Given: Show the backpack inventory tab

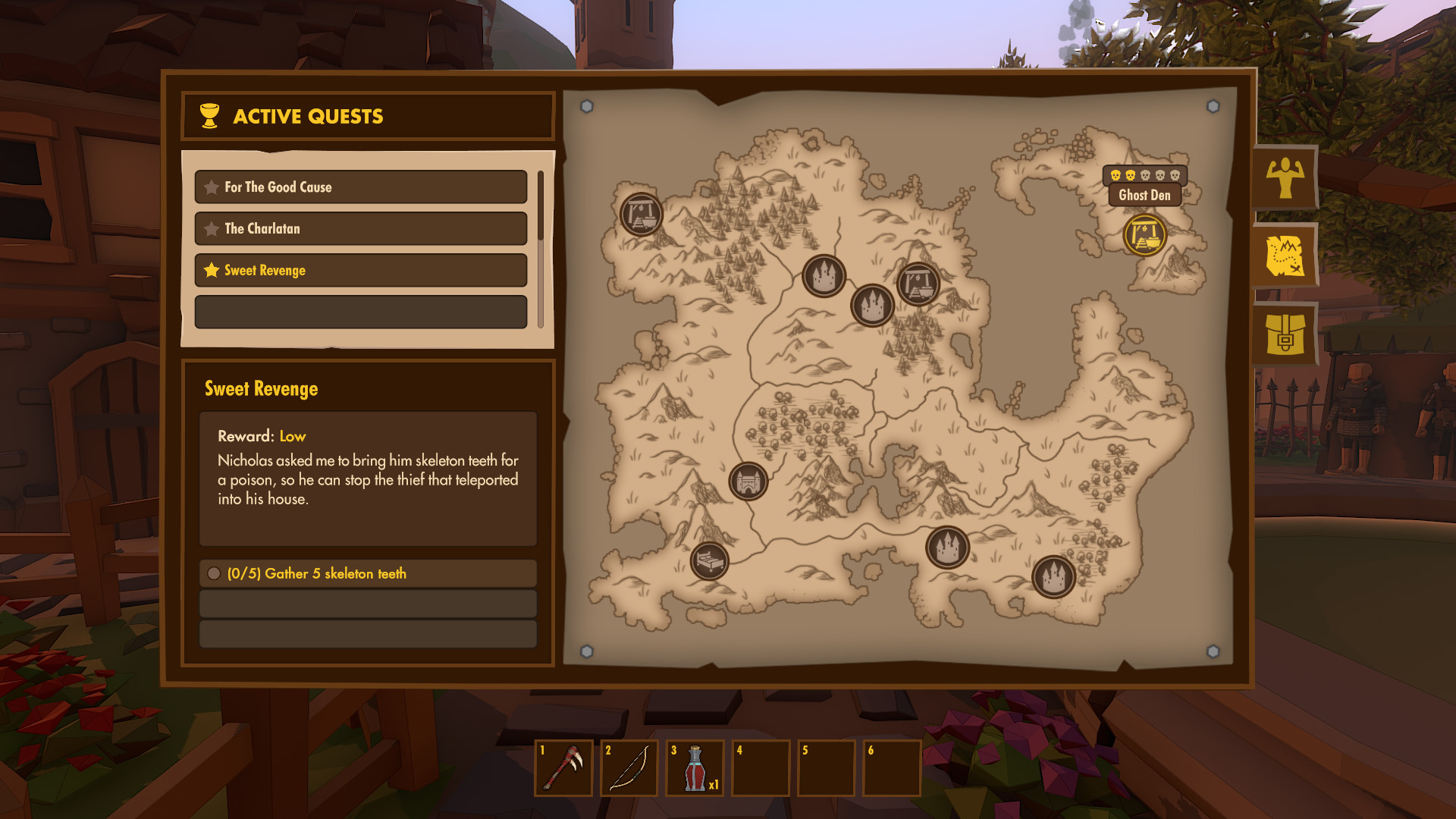Looking at the screenshot, I should 1285,334.
